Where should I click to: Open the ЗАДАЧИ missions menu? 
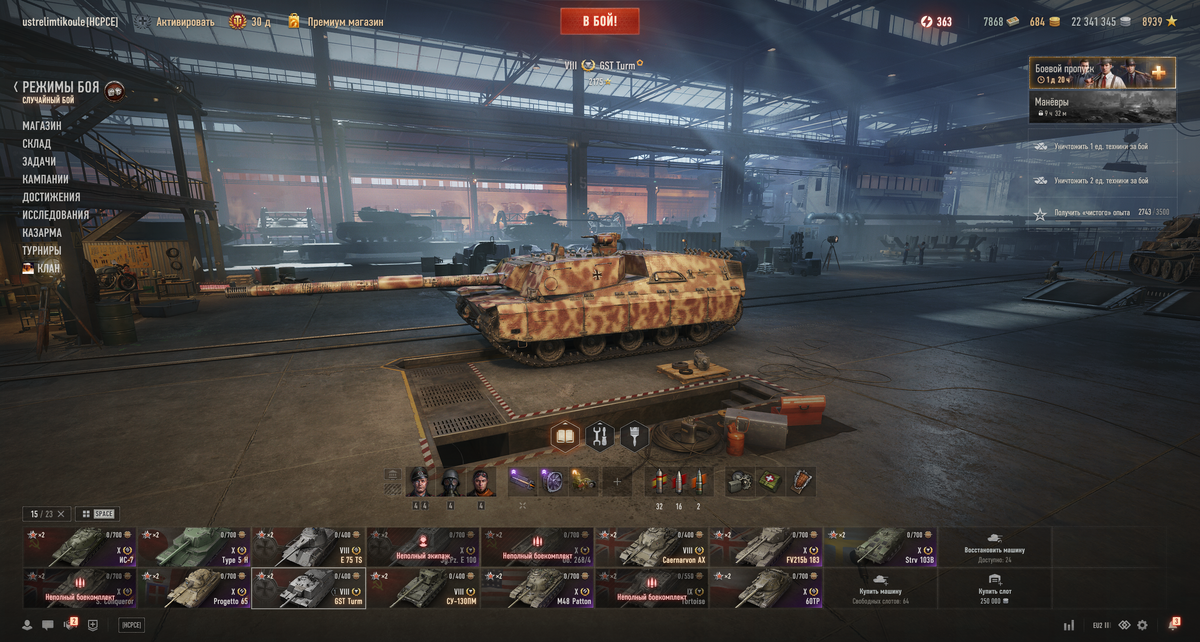pos(39,162)
